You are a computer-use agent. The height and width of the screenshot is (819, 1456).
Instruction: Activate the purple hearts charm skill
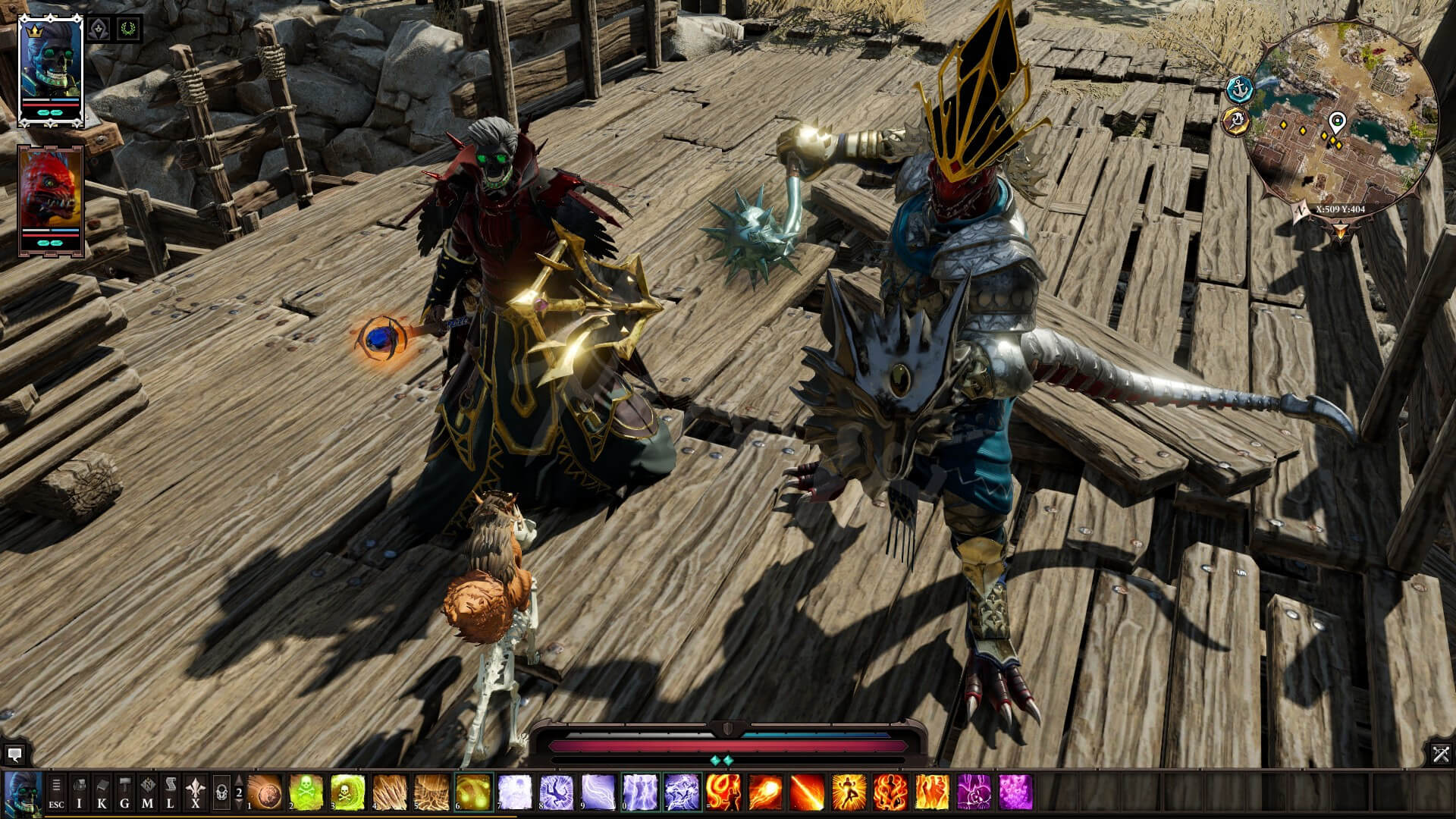(x=1015, y=792)
